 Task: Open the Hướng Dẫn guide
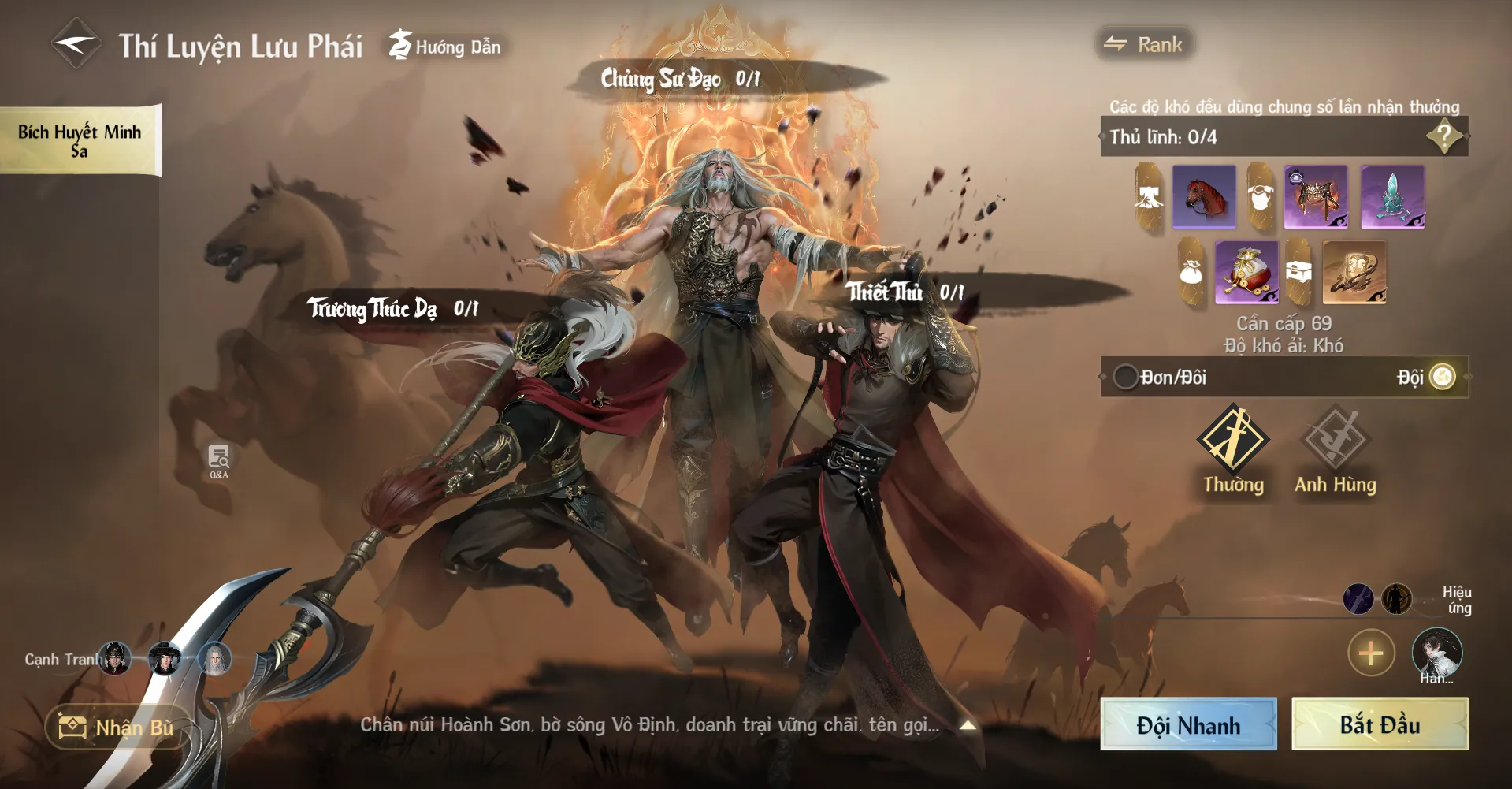tap(446, 47)
